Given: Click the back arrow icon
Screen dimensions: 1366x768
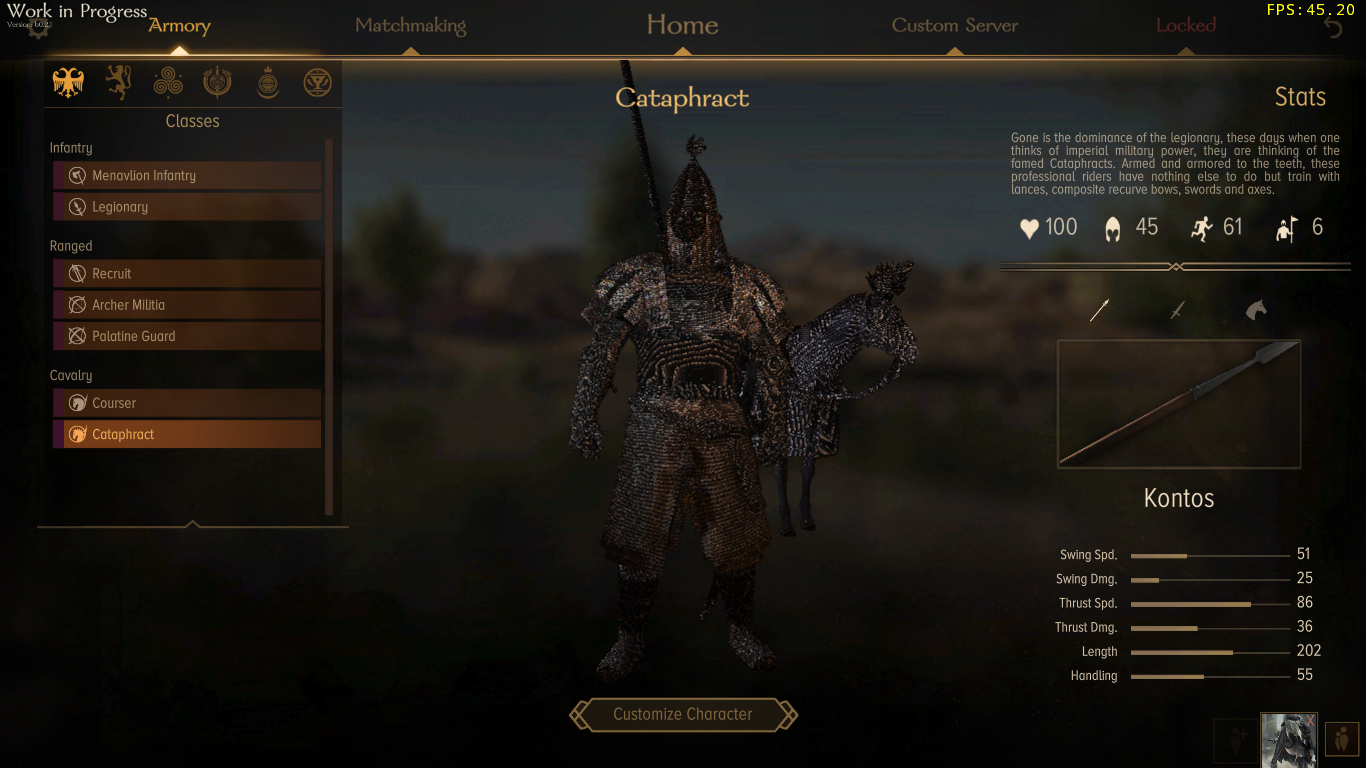Looking at the screenshot, I should (x=1333, y=27).
